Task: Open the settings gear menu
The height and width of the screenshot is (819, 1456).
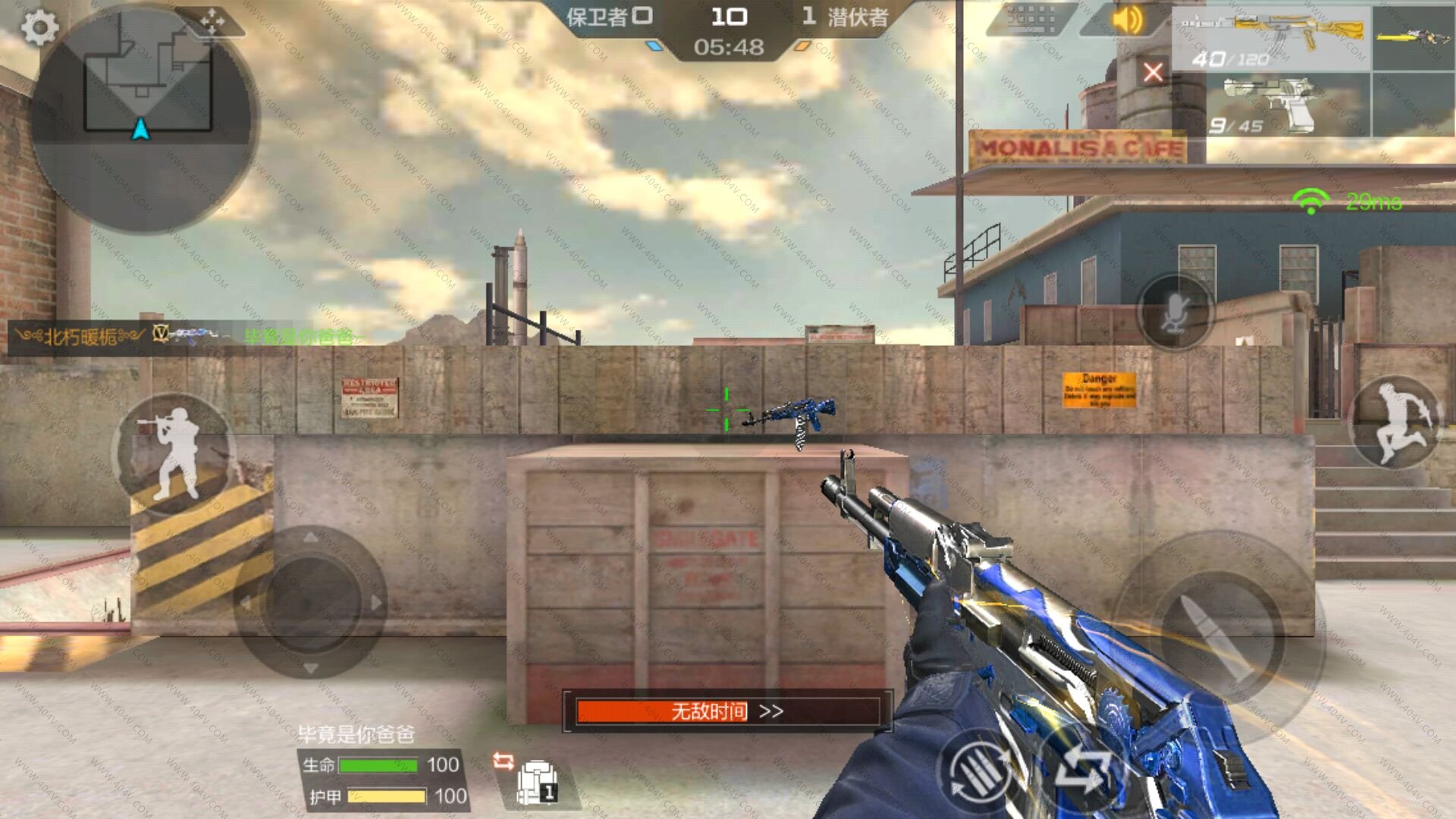Action: 39,28
